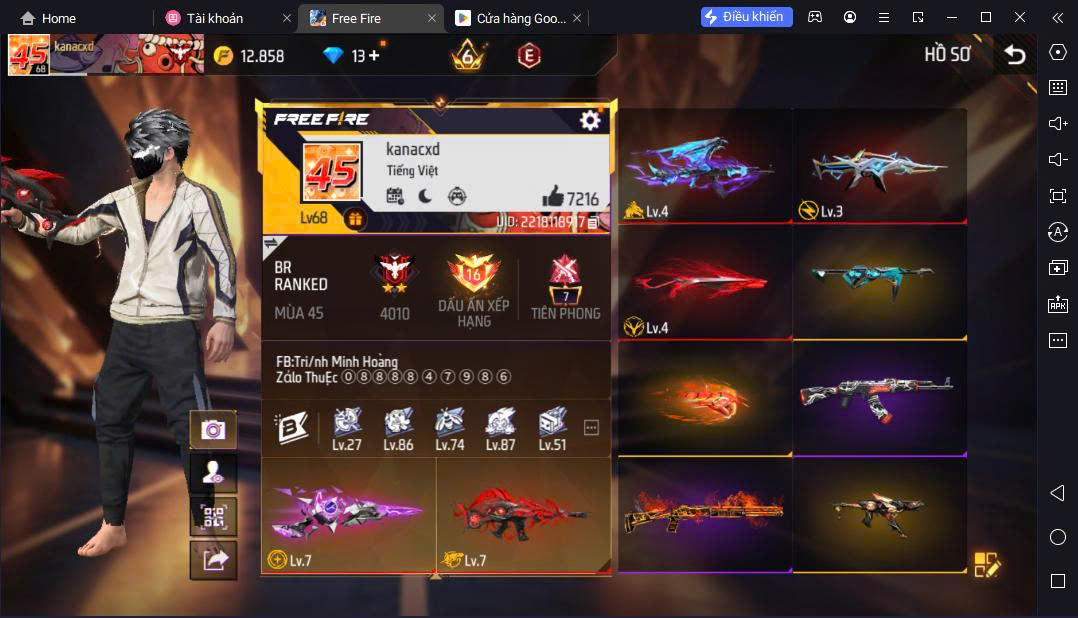Edit the weapon showcase layout
1078x618 pixels.
coord(986,564)
